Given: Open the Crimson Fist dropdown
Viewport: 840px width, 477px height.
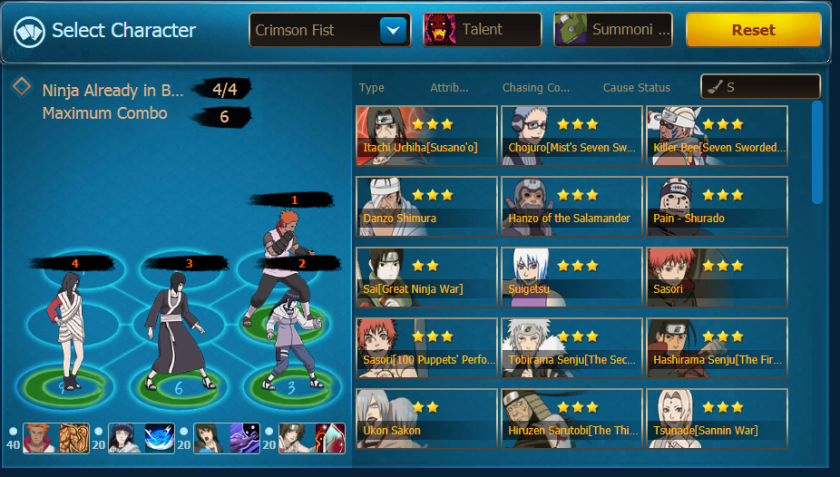Looking at the screenshot, I should point(393,30).
